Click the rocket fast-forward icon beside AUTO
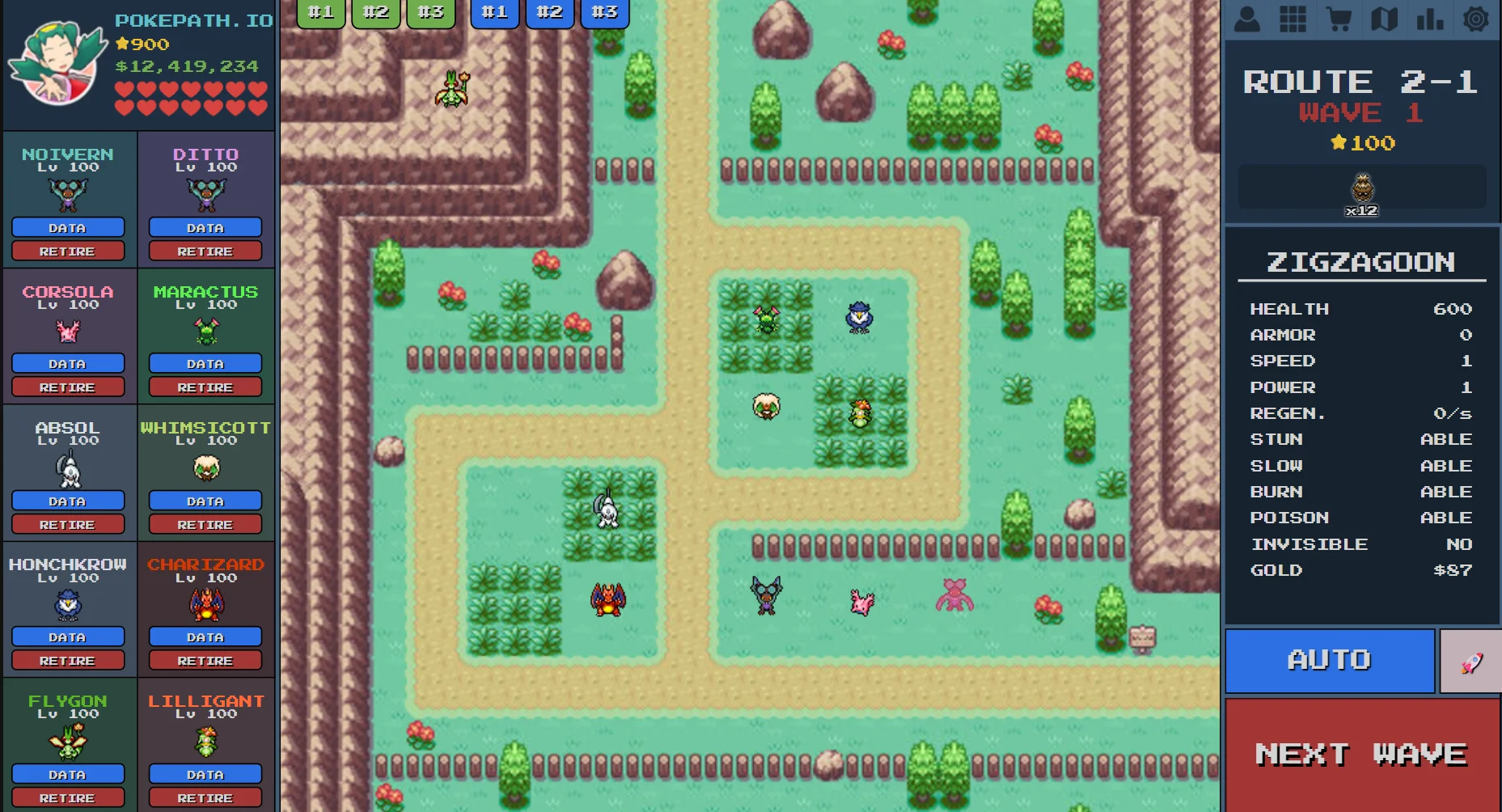 (1470, 660)
